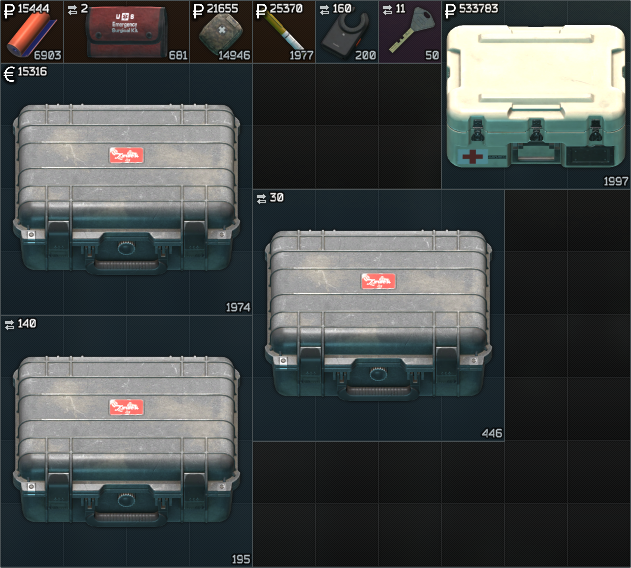This screenshot has width=631, height=568.
Task: Choose the white medical case priced 533783
Action: (535, 98)
